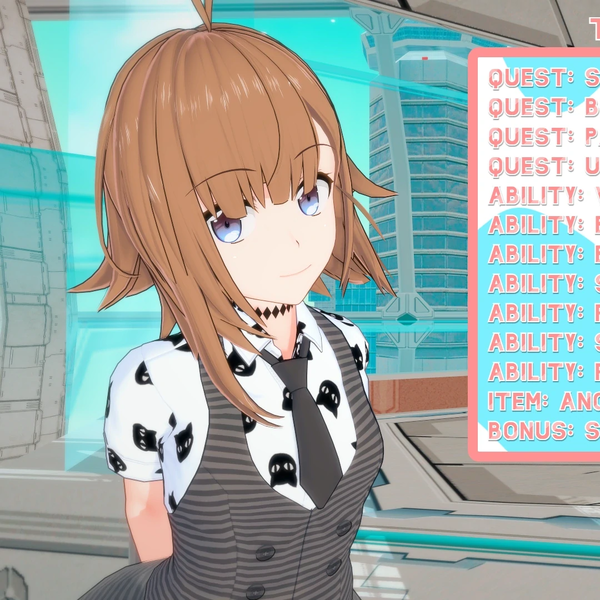
Task: Select the quest entry starting with U
Action: [540, 166]
